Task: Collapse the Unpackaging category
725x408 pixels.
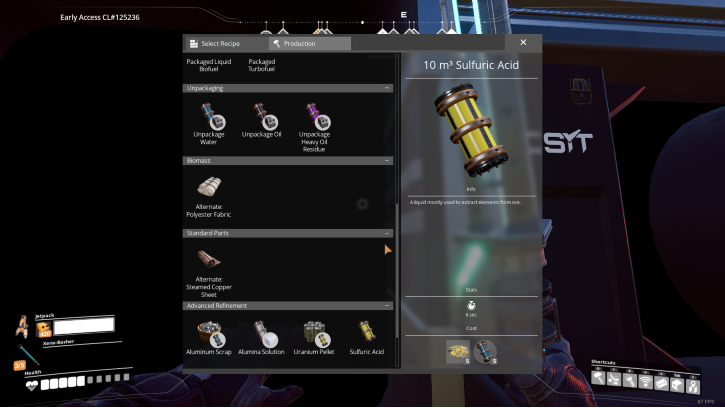Action: [x=387, y=88]
